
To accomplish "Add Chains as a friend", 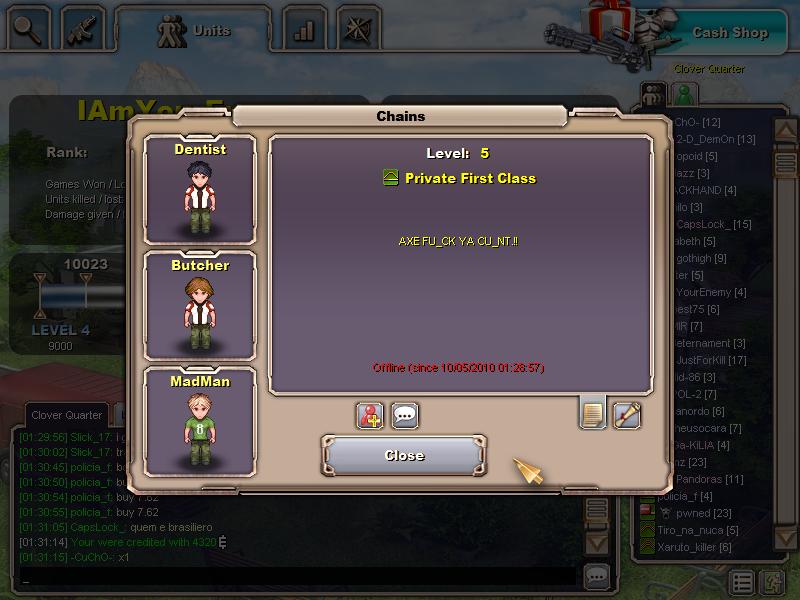I will [x=370, y=415].
